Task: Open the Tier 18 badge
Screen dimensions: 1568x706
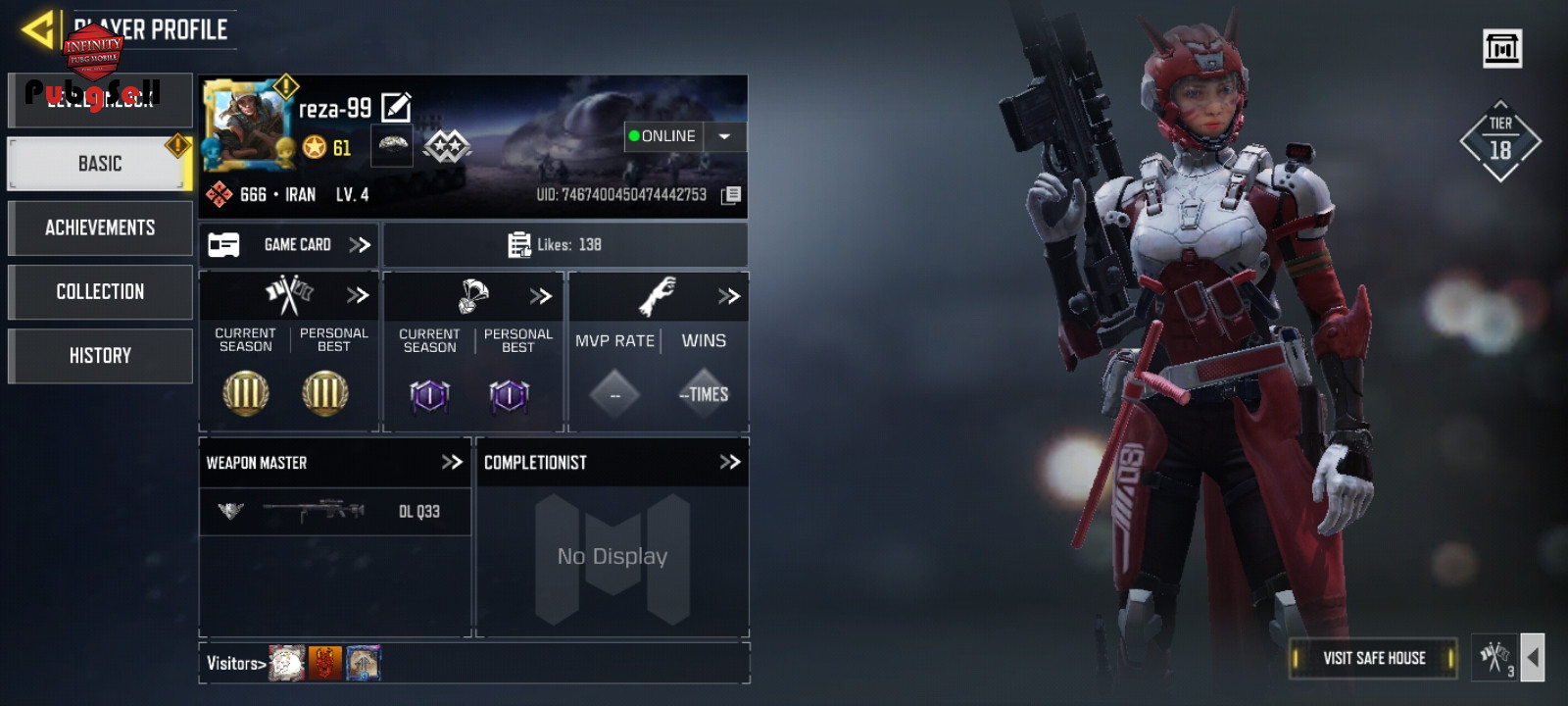Action: (1499, 141)
